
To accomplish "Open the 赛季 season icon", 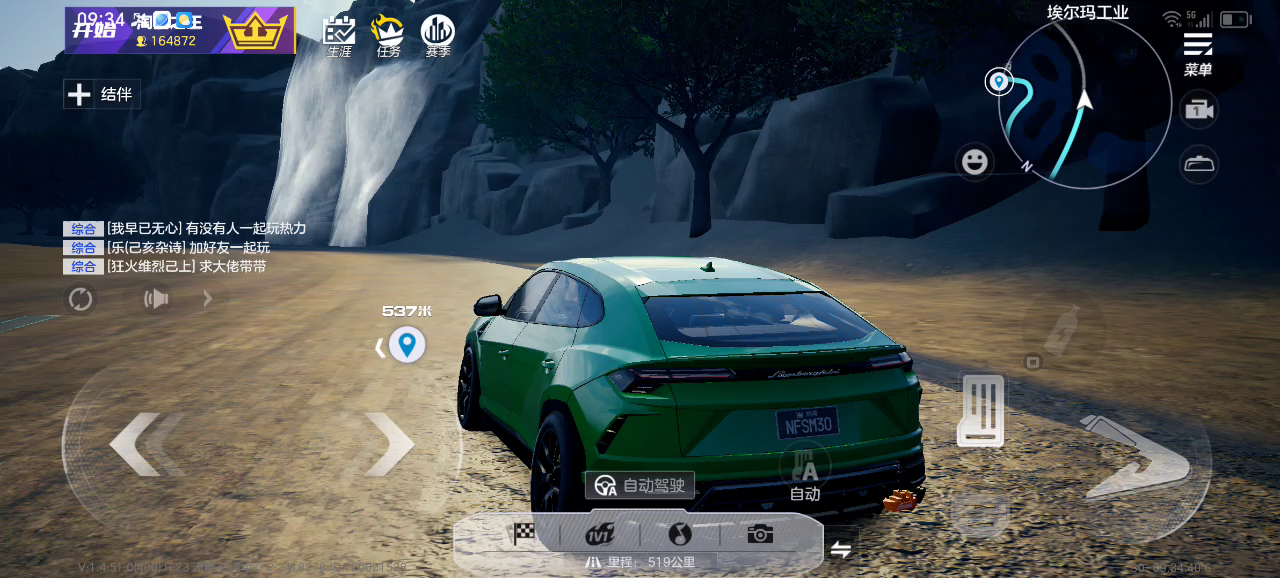I will [x=437, y=36].
